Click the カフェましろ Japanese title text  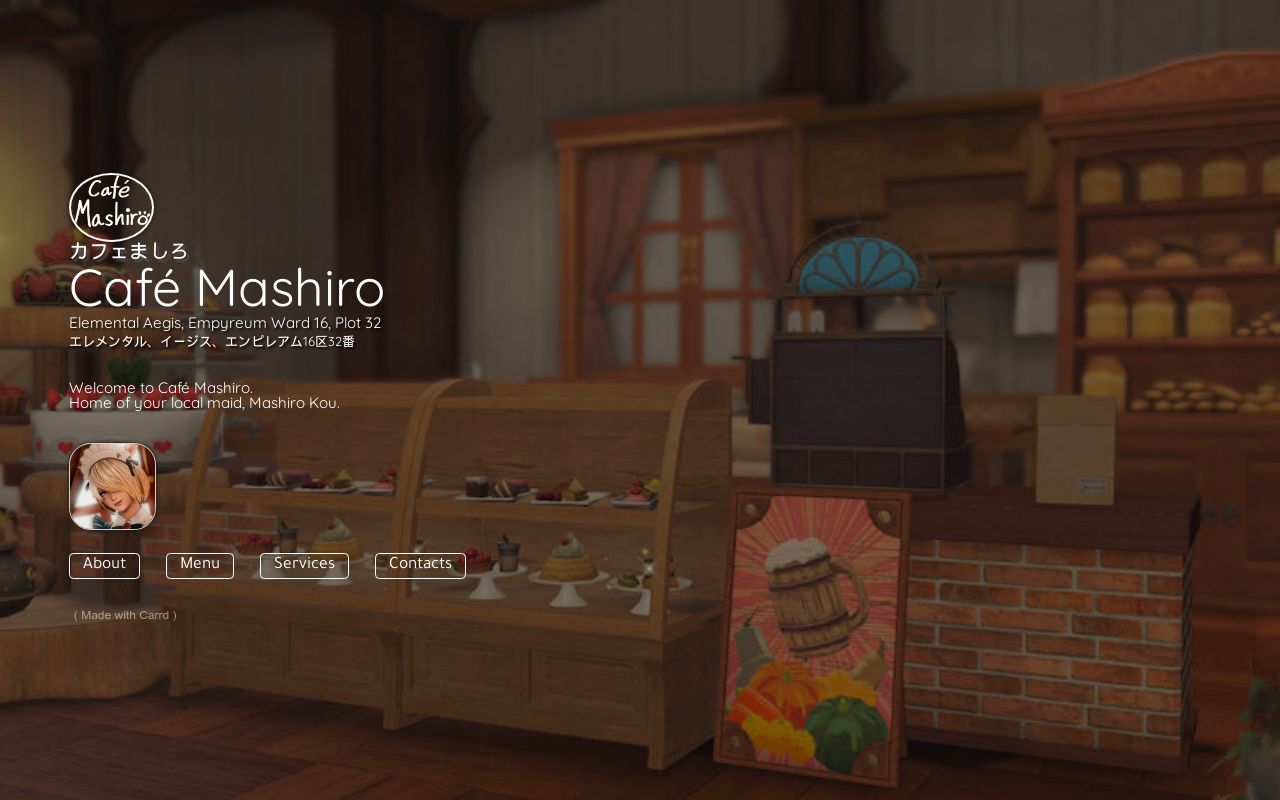pos(128,251)
